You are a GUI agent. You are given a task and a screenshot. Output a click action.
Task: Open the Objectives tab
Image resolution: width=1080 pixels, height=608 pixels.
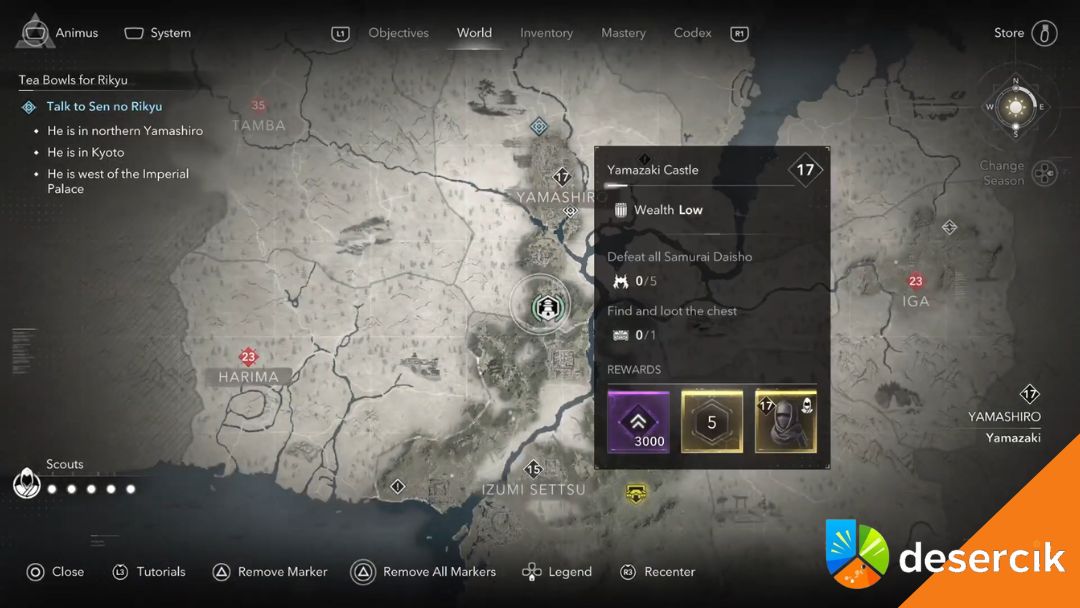(x=398, y=33)
